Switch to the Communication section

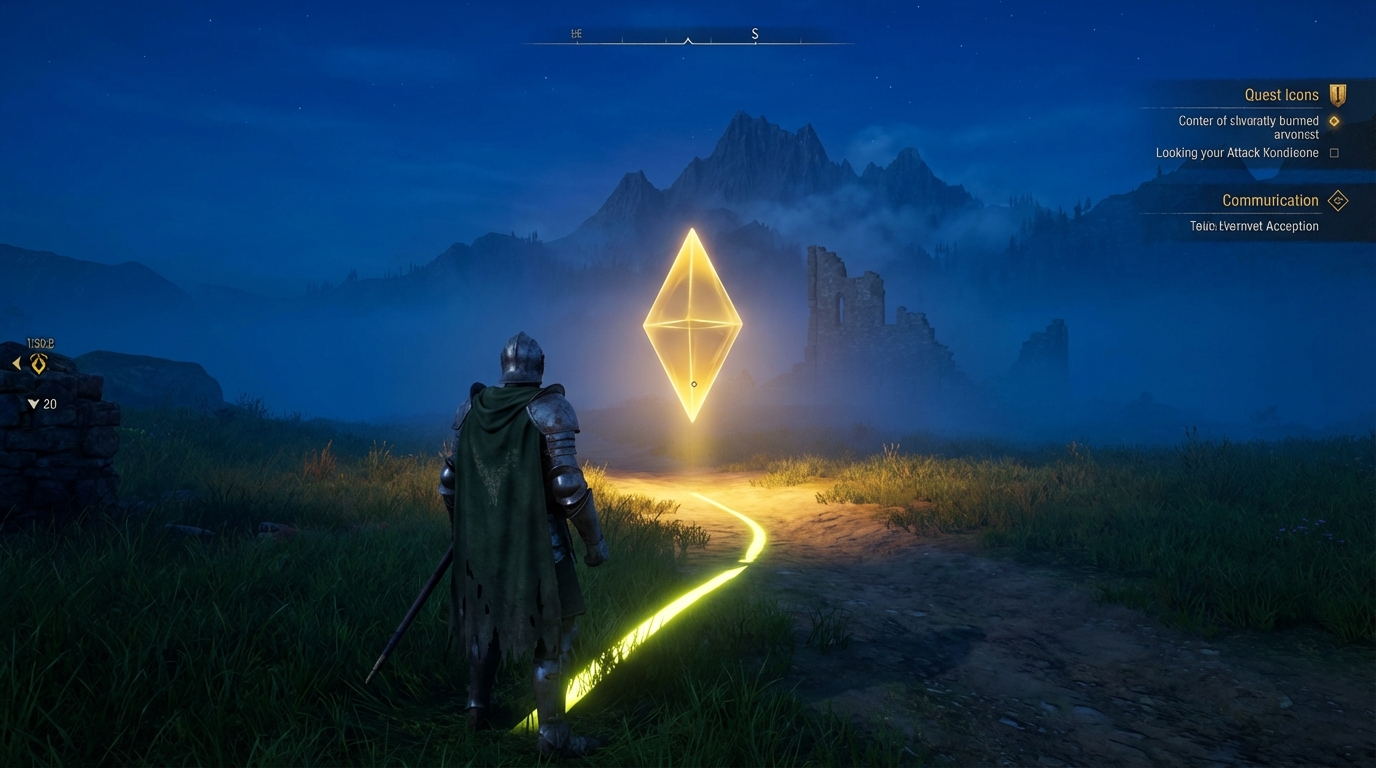coord(1270,200)
